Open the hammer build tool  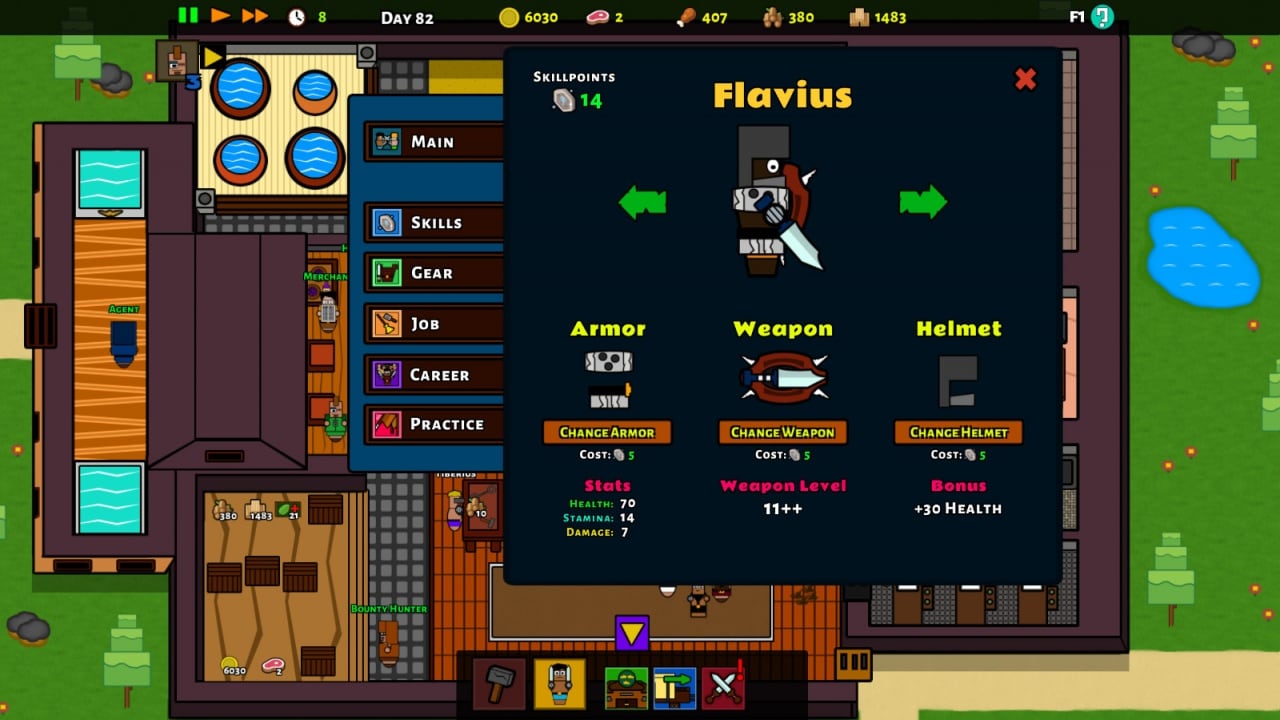(499, 685)
